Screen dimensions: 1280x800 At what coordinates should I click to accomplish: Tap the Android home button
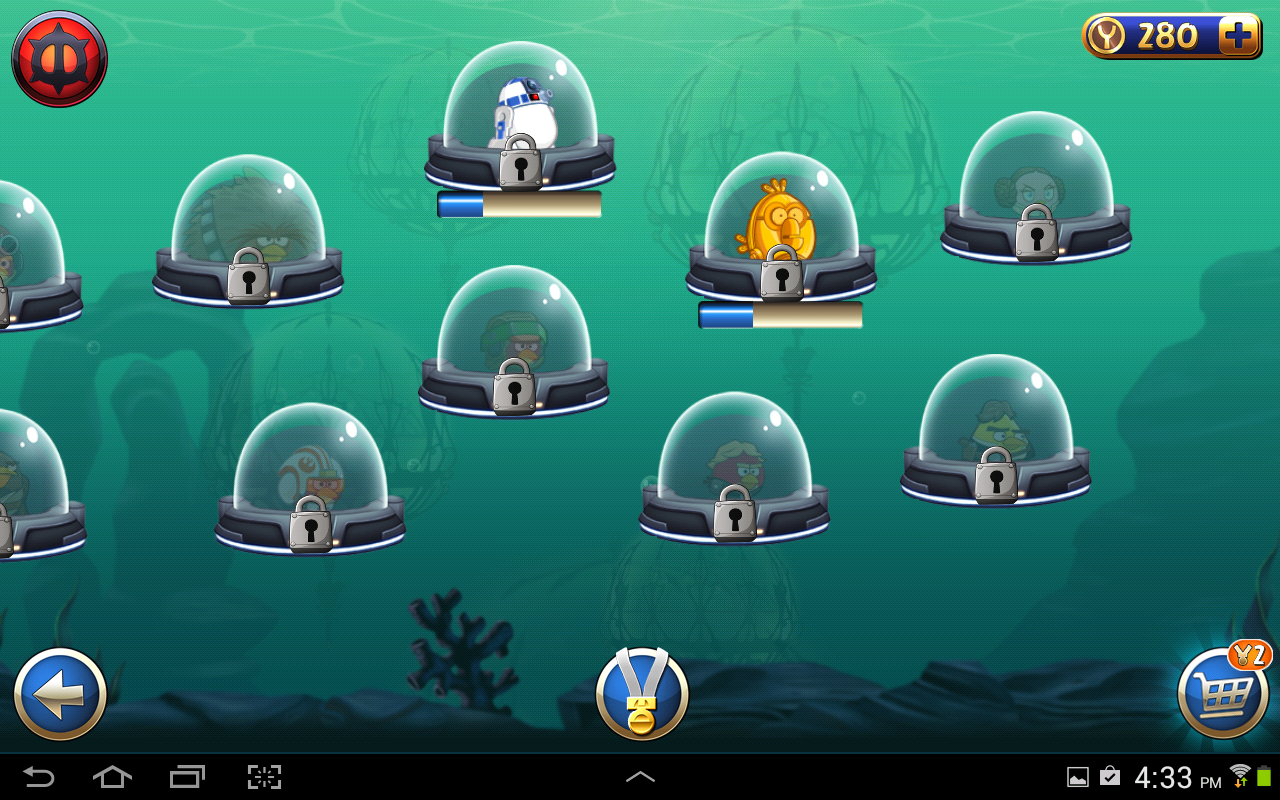112,777
